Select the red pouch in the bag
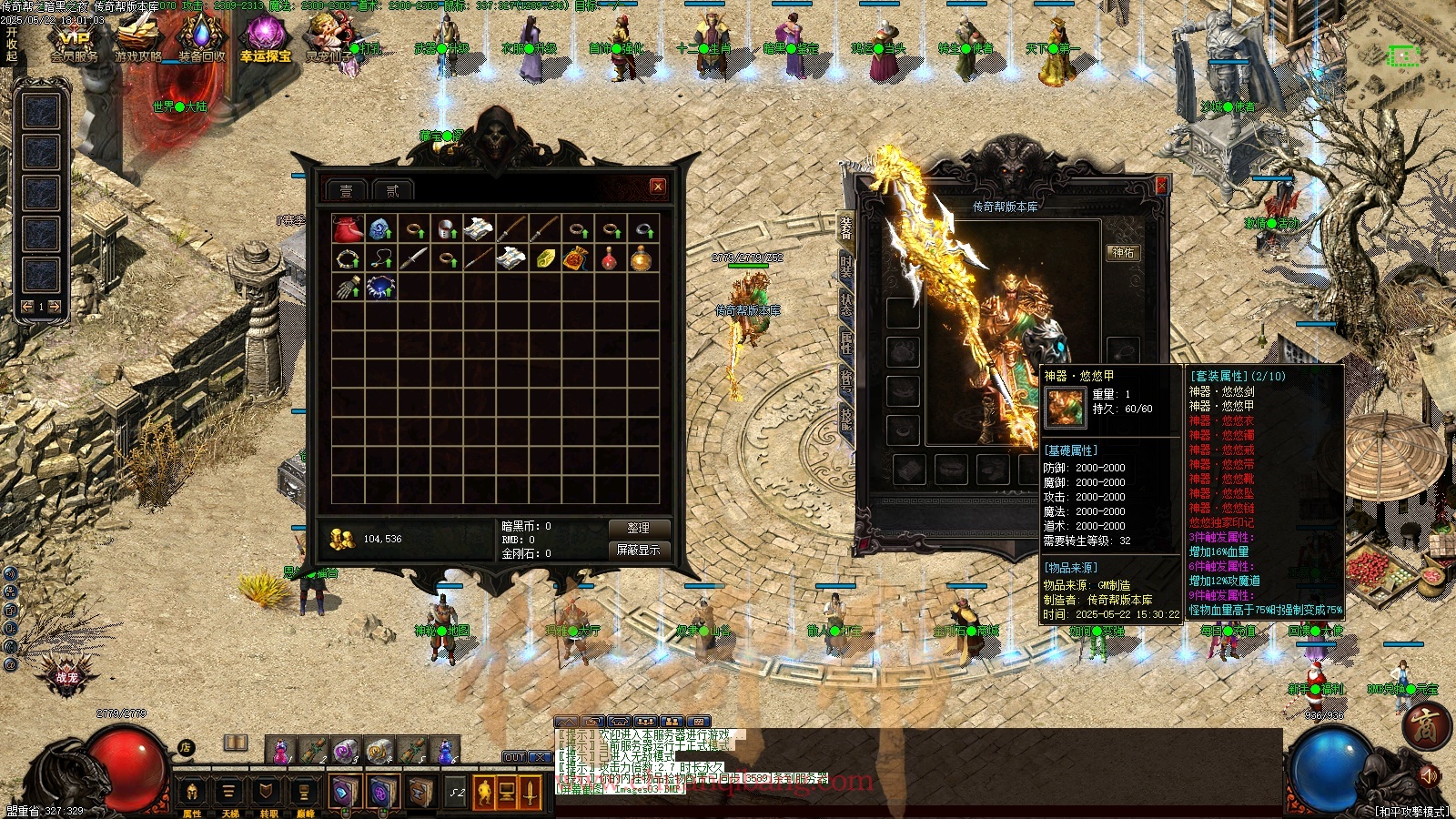 click(x=348, y=229)
